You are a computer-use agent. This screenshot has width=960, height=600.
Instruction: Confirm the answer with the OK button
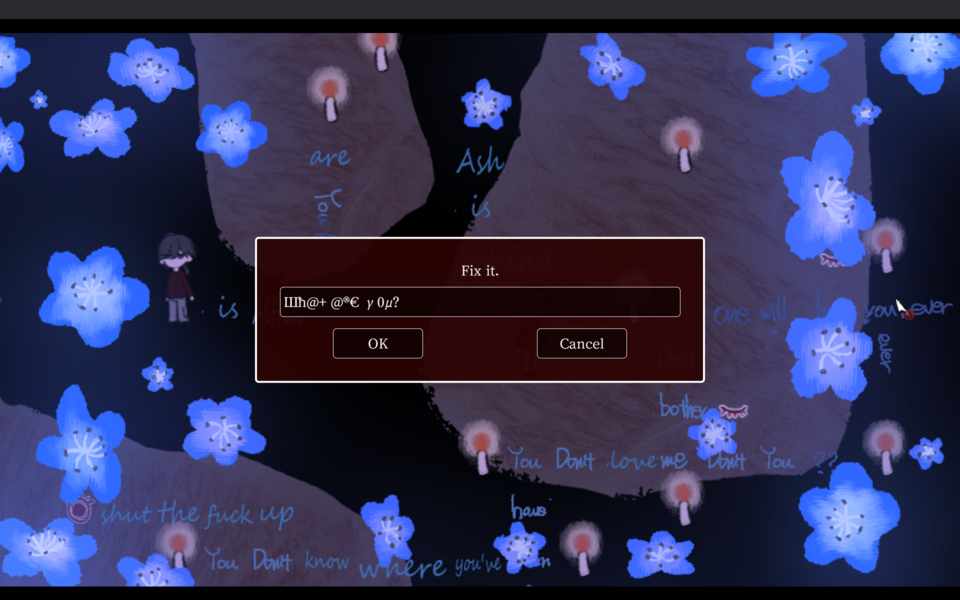(377, 343)
